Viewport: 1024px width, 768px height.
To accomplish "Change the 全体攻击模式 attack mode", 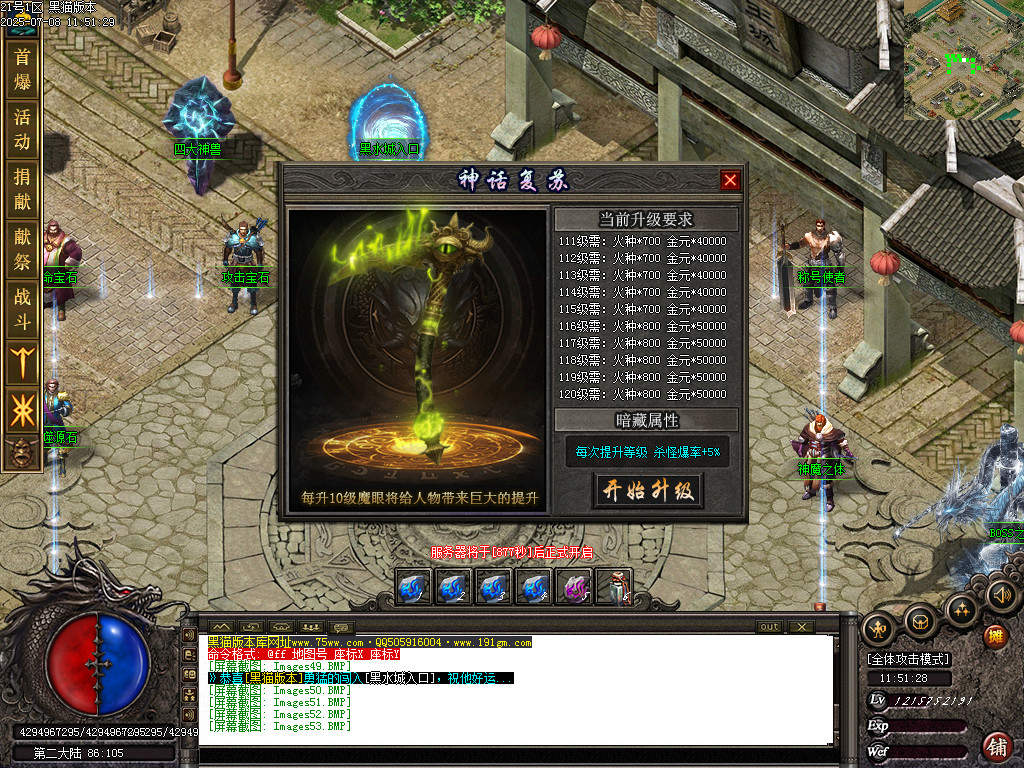I will coord(908,659).
